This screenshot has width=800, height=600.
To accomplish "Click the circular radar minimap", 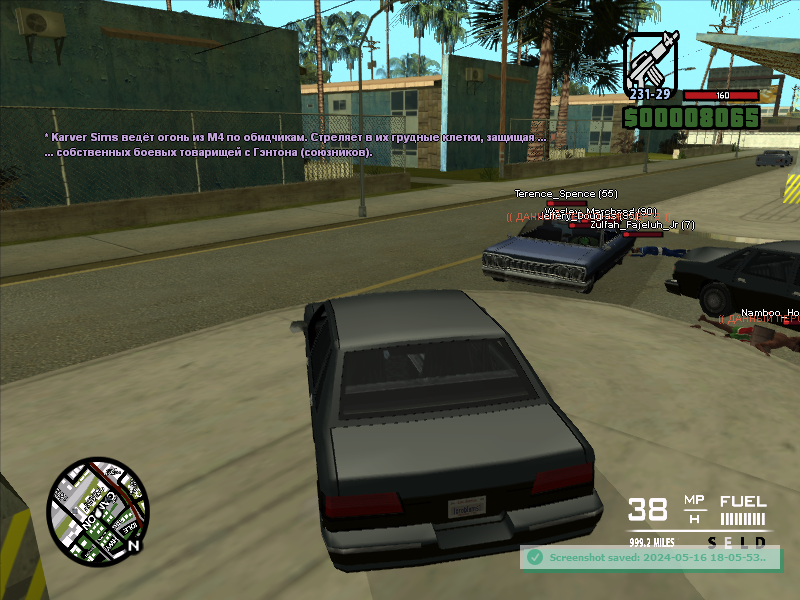I will coord(98,507).
